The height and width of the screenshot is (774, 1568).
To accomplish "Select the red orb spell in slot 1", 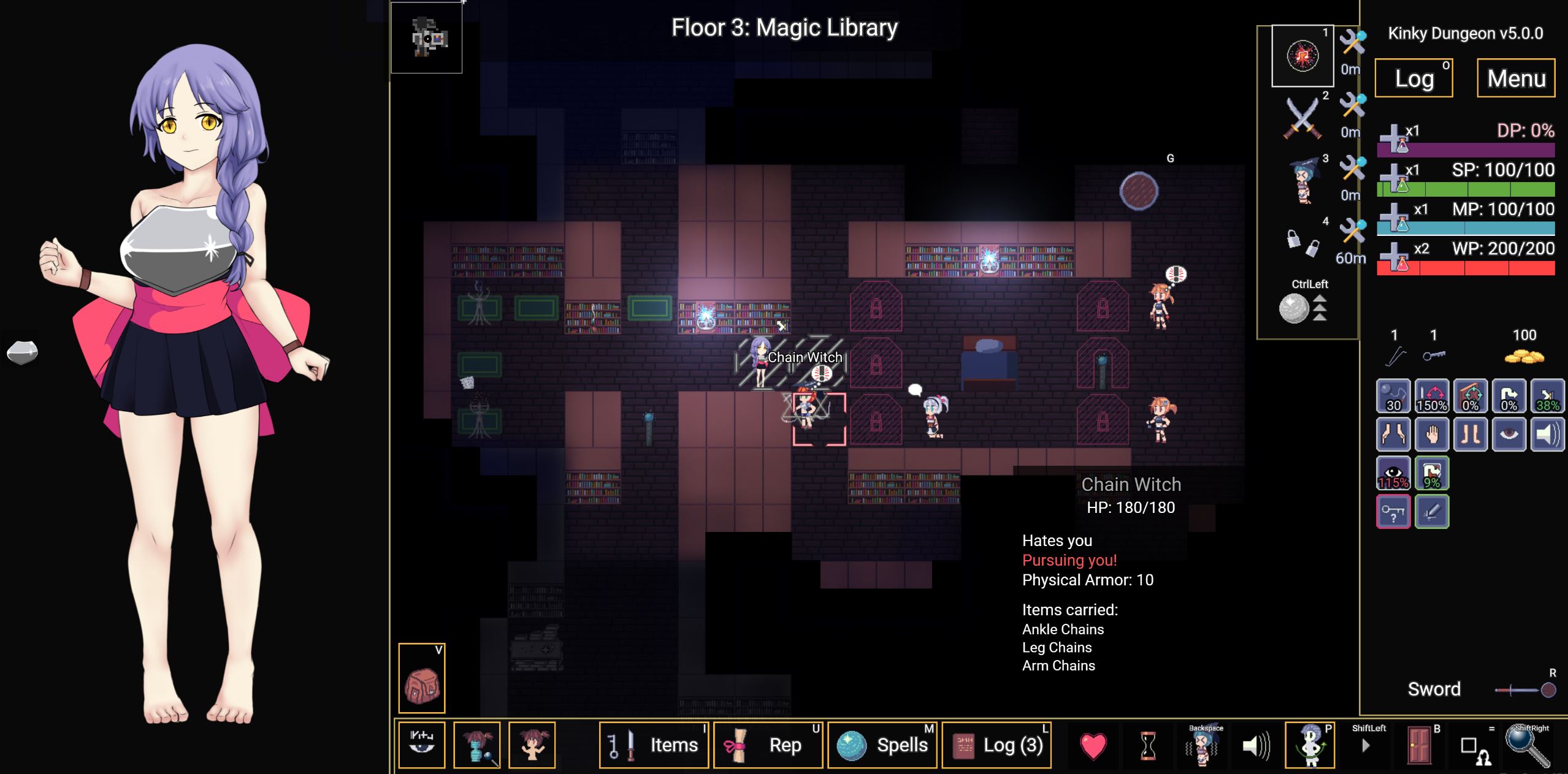I will click(1302, 56).
